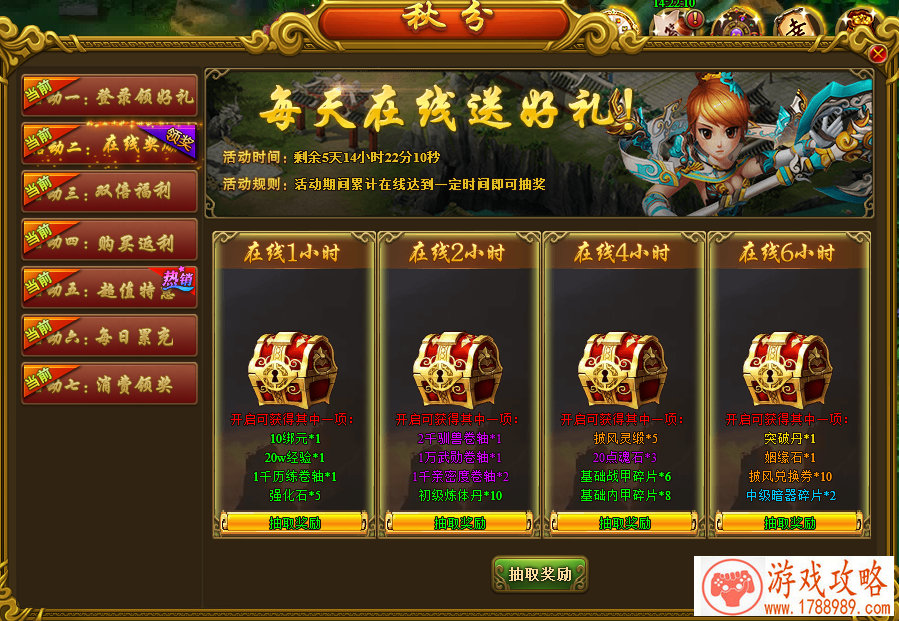
Task: Switch to 活动五 超值特惠 tab
Action: (110, 288)
